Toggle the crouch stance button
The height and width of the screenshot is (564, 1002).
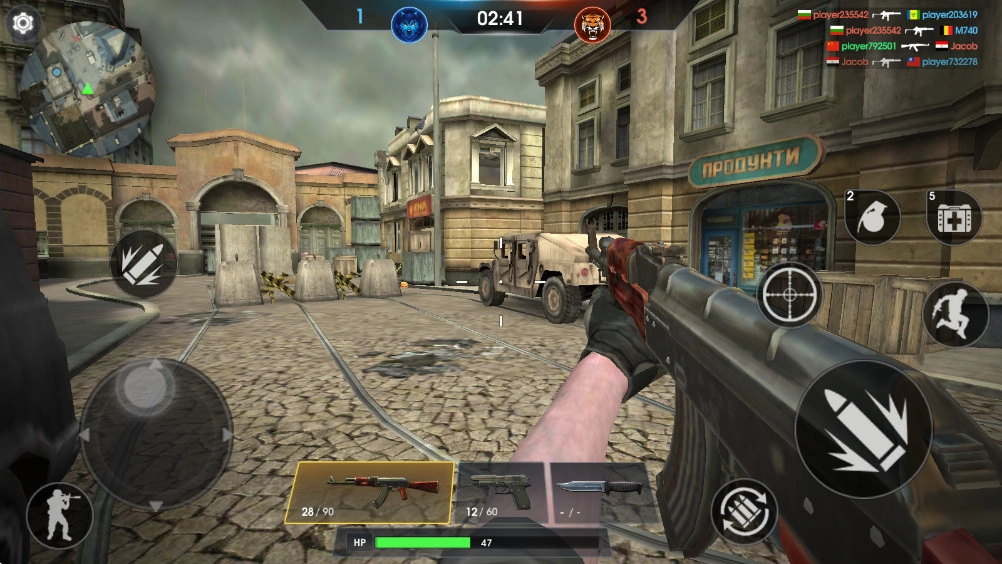[59, 516]
